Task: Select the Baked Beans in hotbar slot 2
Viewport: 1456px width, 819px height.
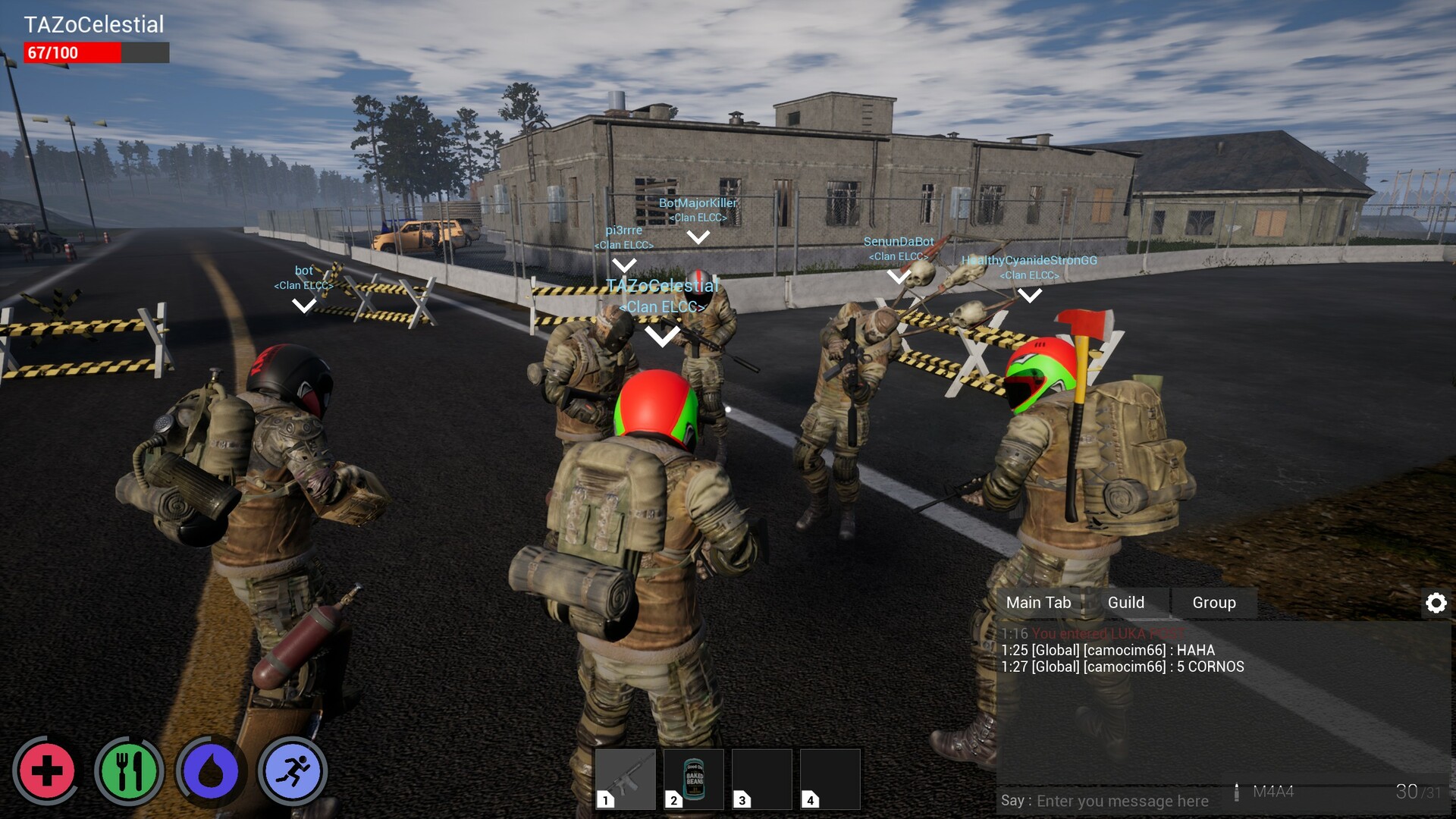Action: (x=695, y=778)
